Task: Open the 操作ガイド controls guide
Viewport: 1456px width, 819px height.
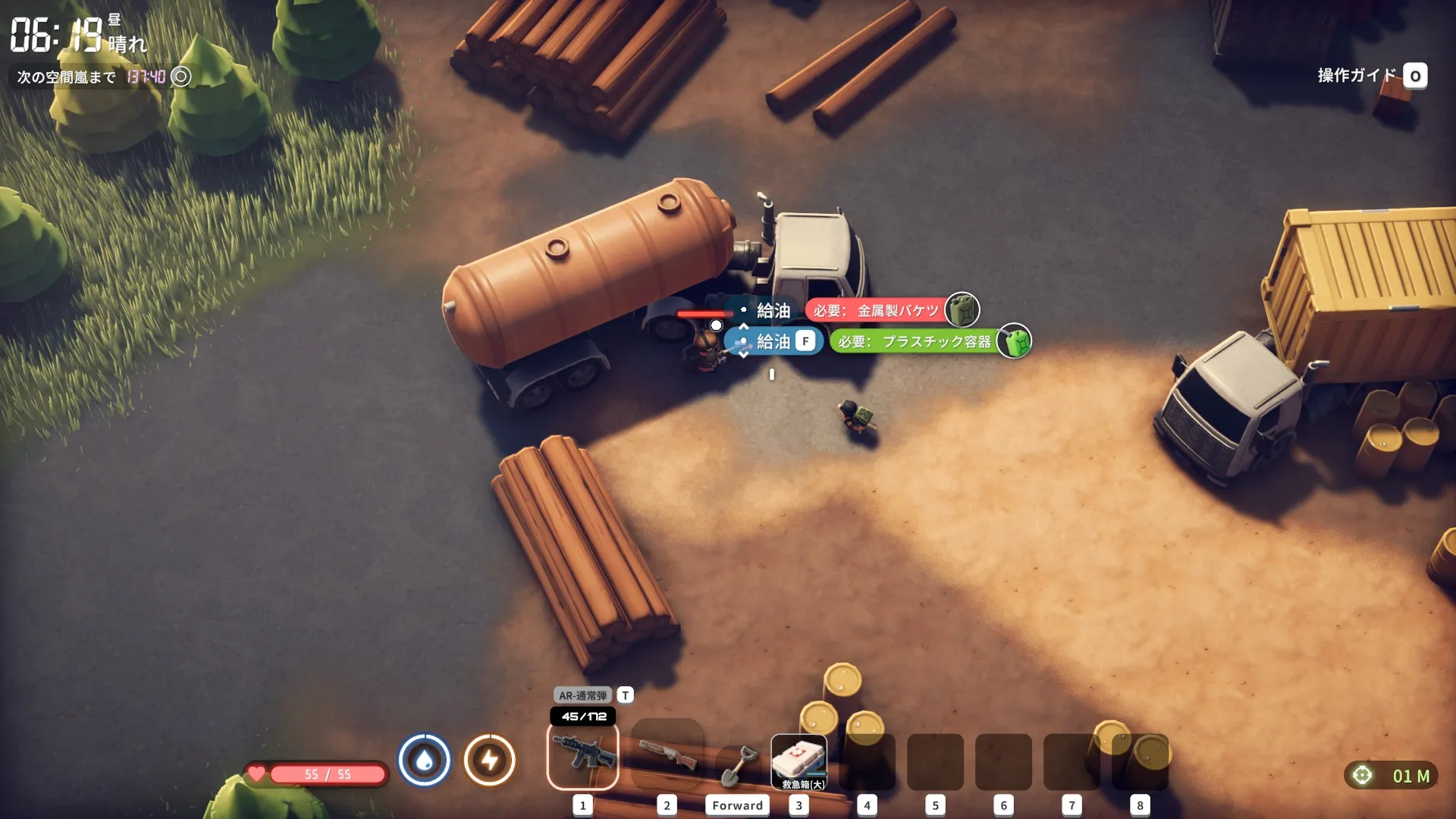Action: (x=1372, y=76)
